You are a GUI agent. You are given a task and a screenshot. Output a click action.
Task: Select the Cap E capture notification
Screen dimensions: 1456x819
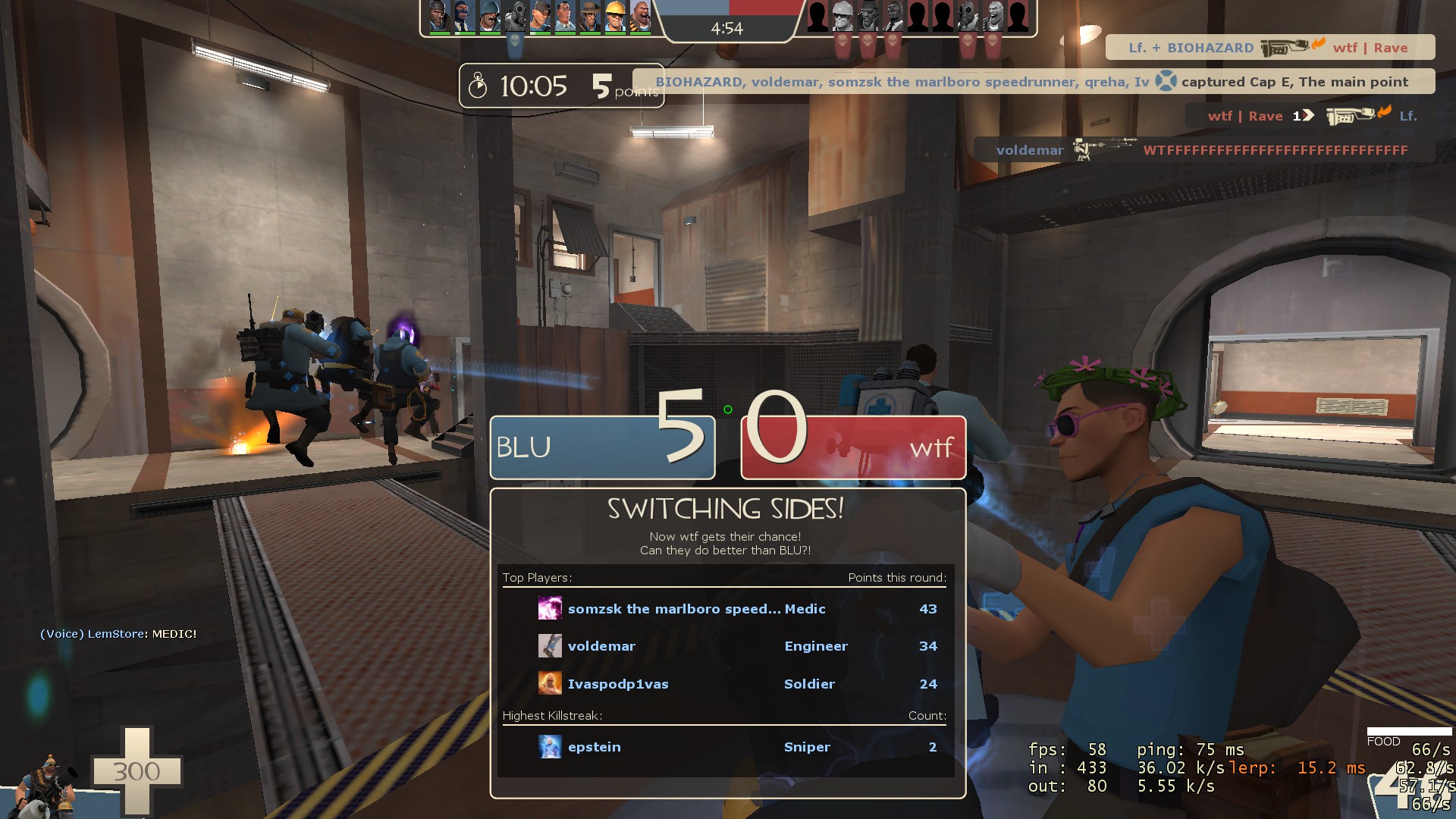pyautogui.click(x=1033, y=82)
